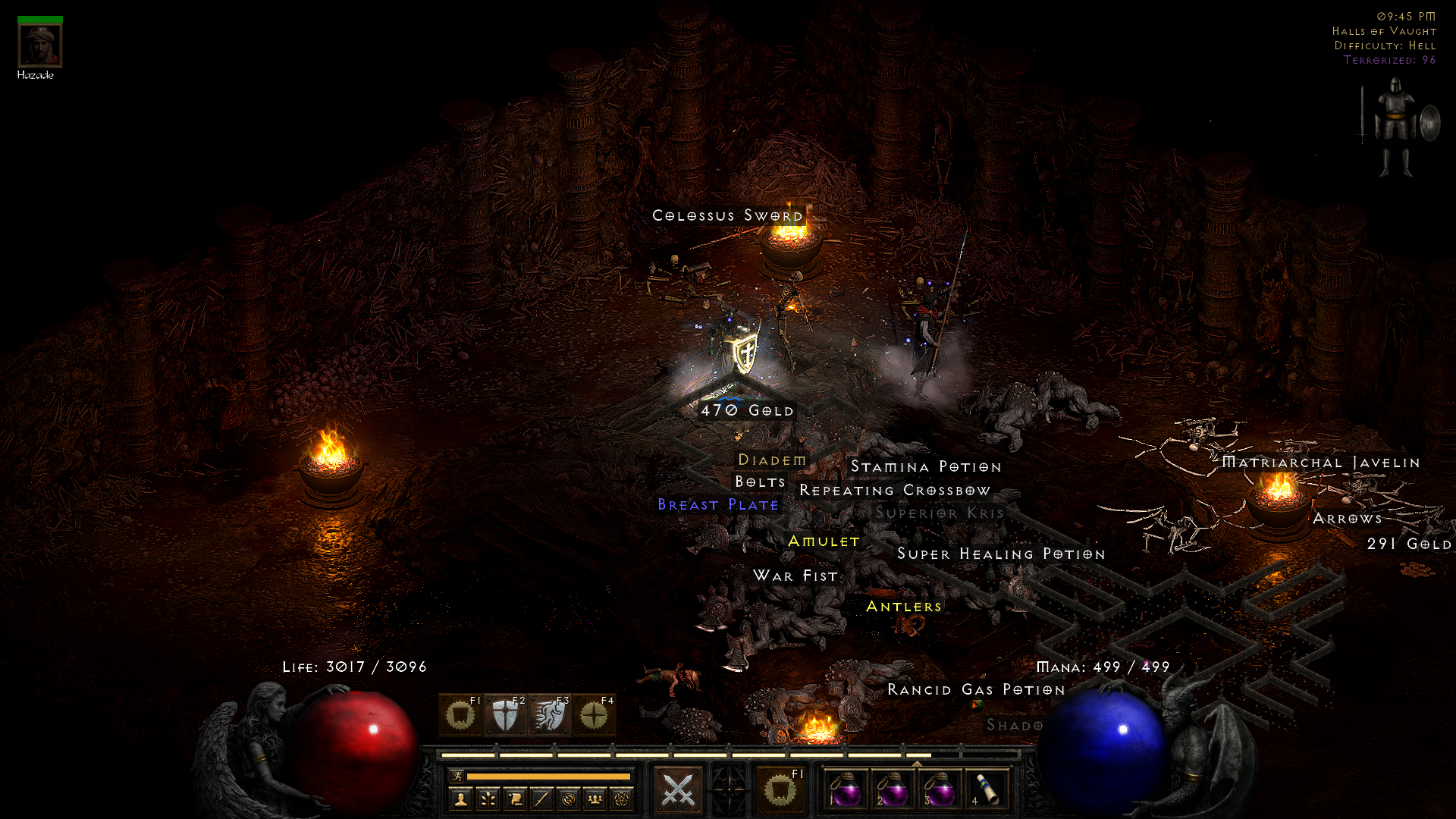Screen dimensions: 1456x819
Task: Select the Vigor running skill on F3
Action: (x=550, y=715)
